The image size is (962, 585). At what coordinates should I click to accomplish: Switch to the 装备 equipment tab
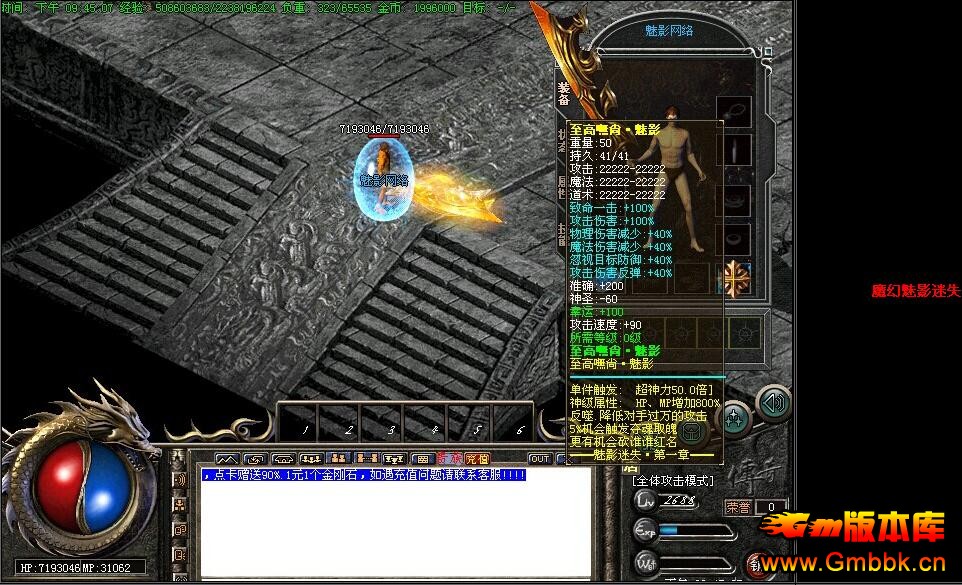coord(562,92)
